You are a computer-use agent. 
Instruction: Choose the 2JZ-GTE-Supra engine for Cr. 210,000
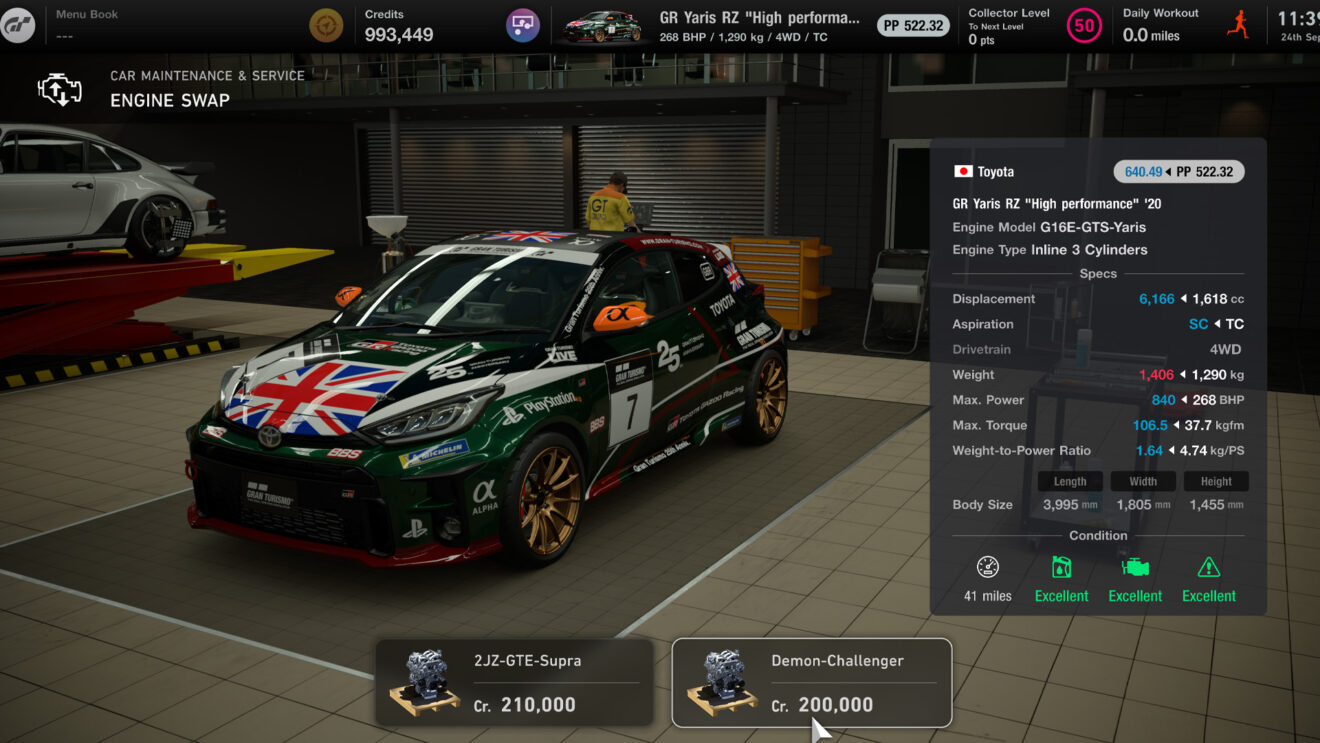(x=513, y=683)
